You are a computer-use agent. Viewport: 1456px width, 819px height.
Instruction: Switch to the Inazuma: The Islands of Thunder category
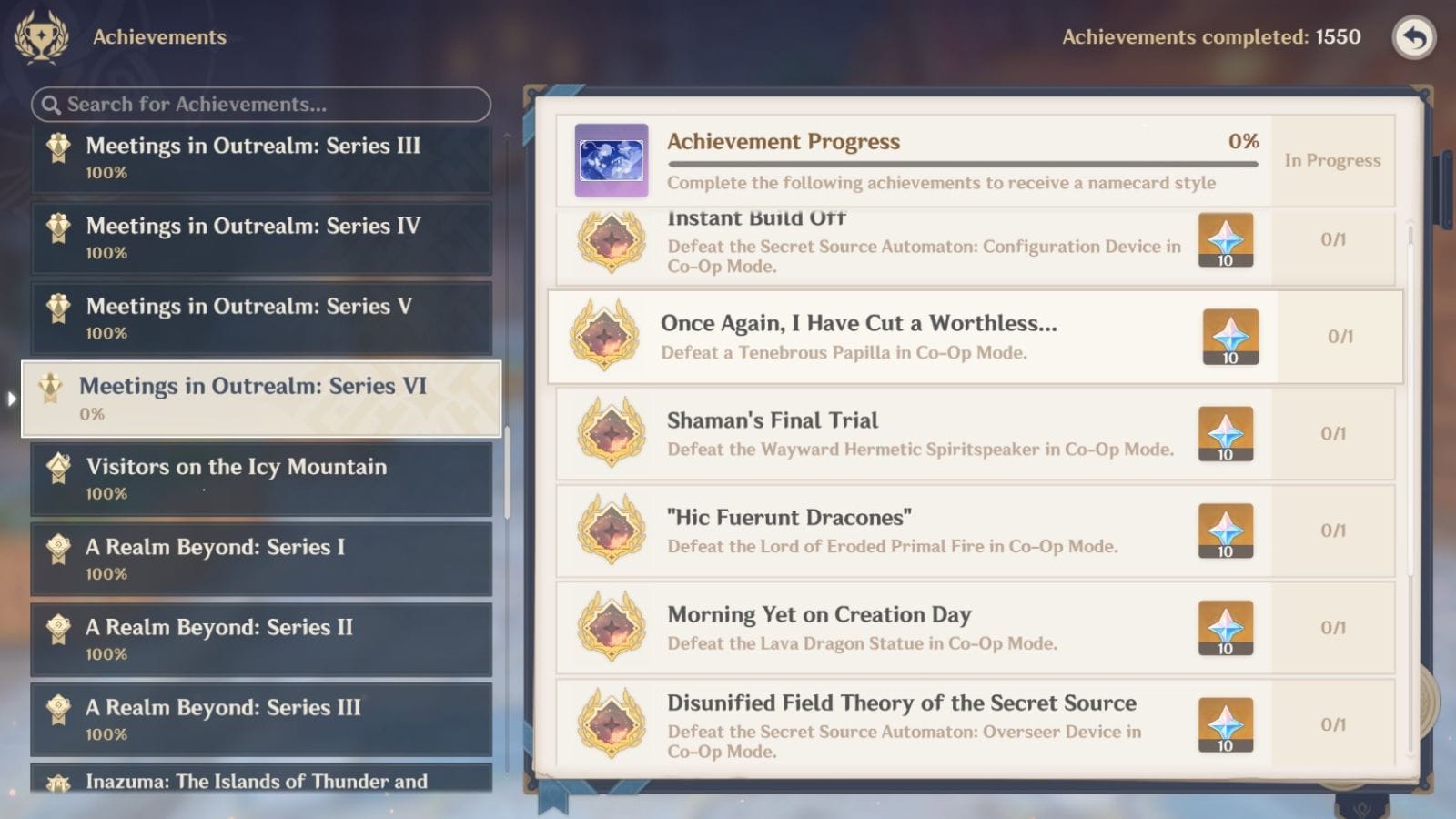click(261, 781)
